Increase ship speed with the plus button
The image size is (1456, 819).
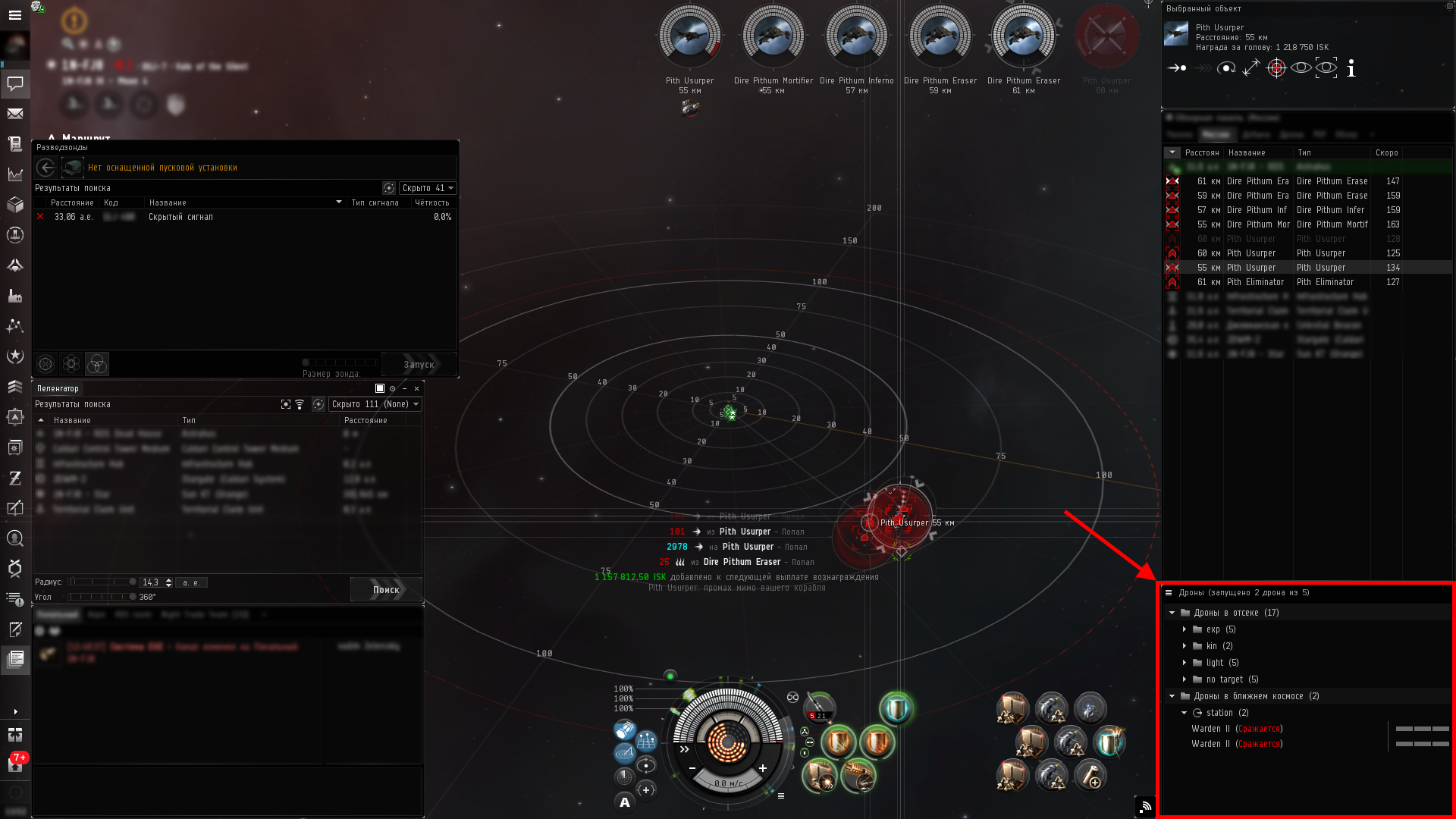click(x=763, y=768)
